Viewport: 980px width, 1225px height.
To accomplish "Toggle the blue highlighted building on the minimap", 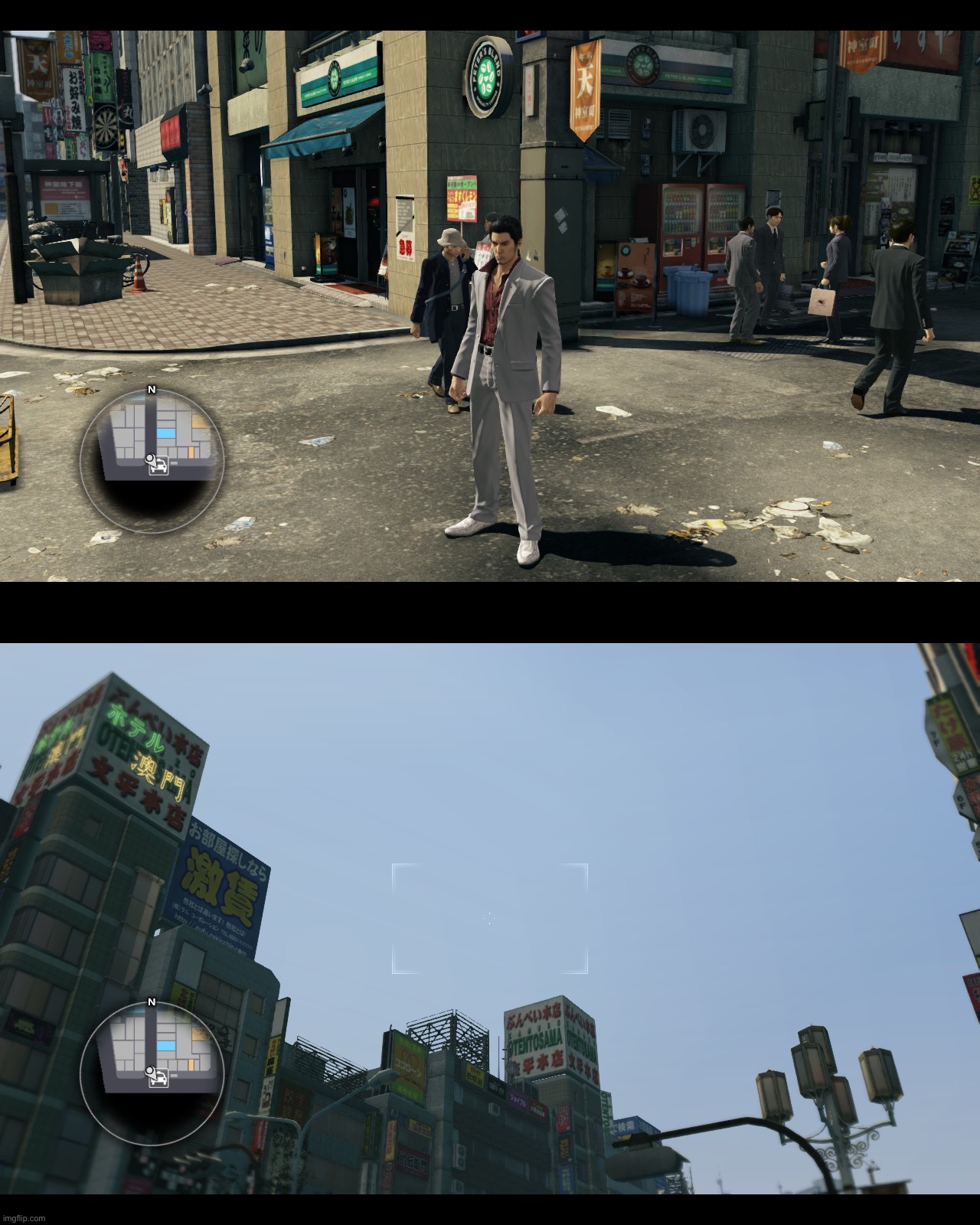I will 165,433.
